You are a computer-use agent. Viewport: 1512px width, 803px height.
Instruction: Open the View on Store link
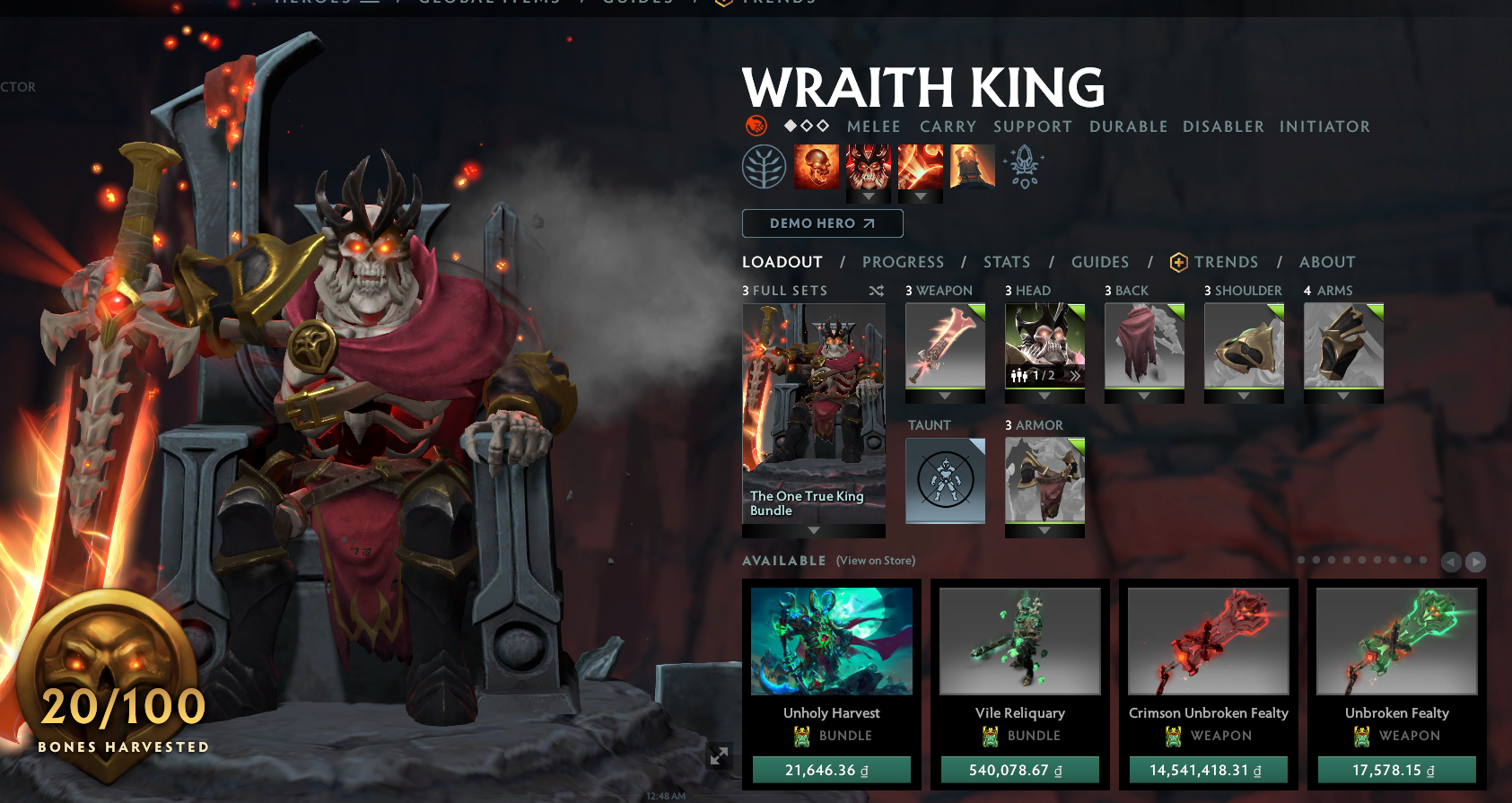tap(874, 560)
